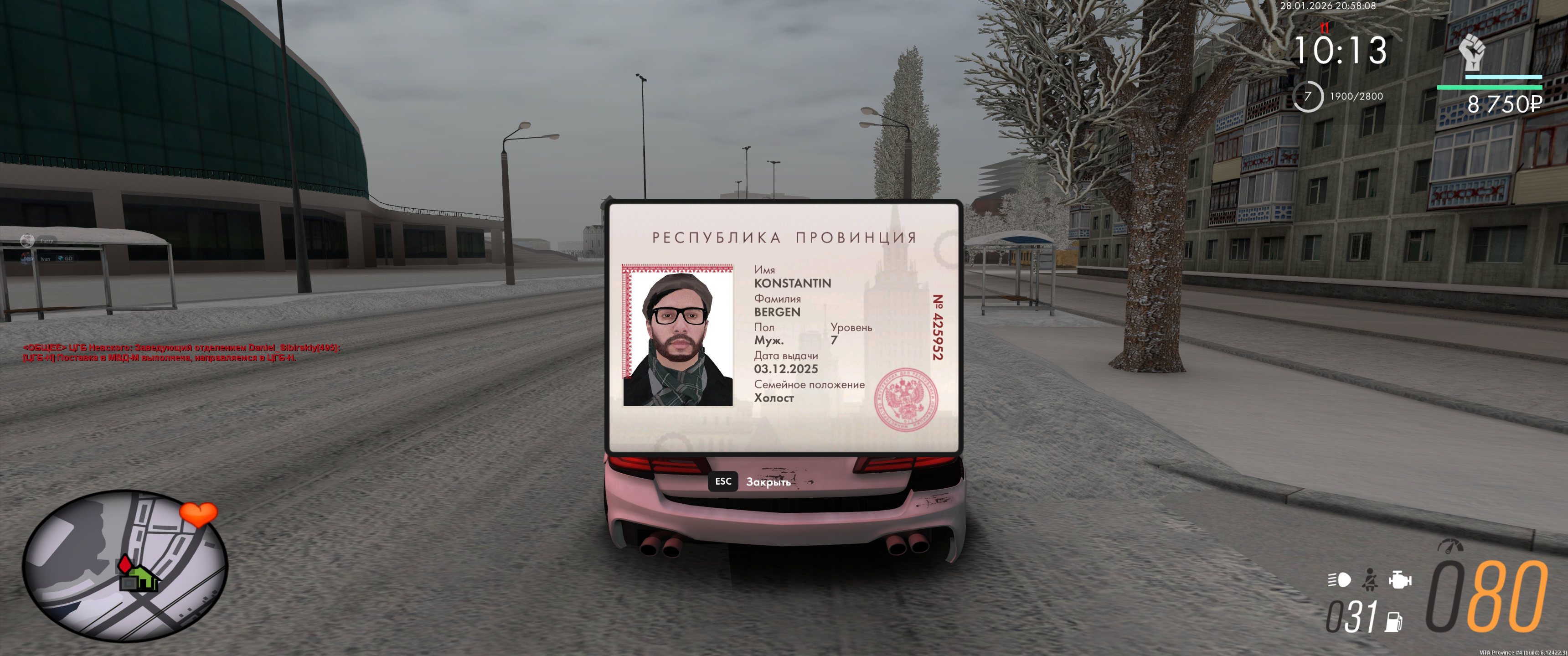Screen dimensions: 1568x656
Task: Click the red chat message from Daniel_Sibirskiy
Action: tap(181, 352)
